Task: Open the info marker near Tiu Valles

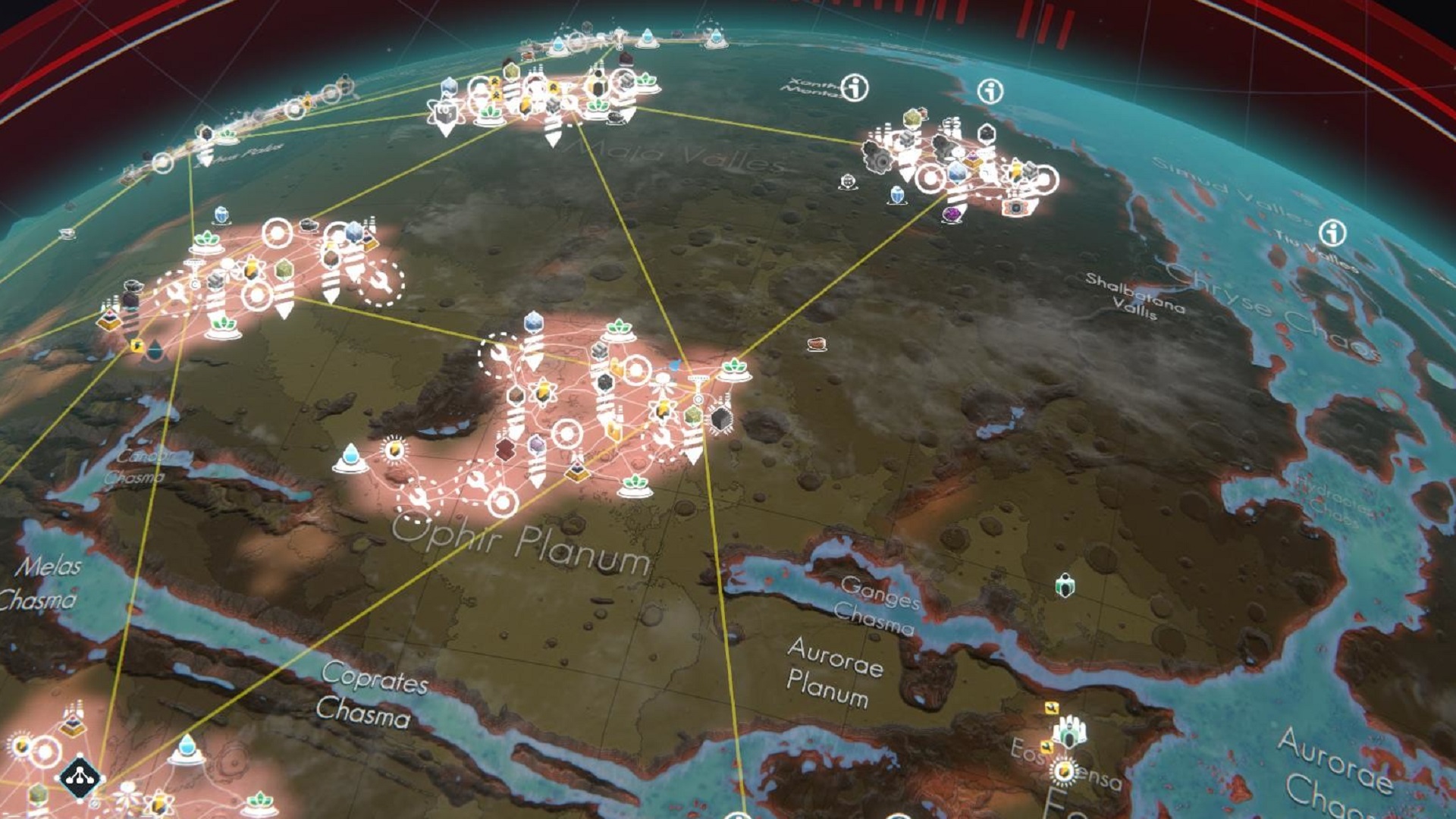Action: coord(1332,233)
